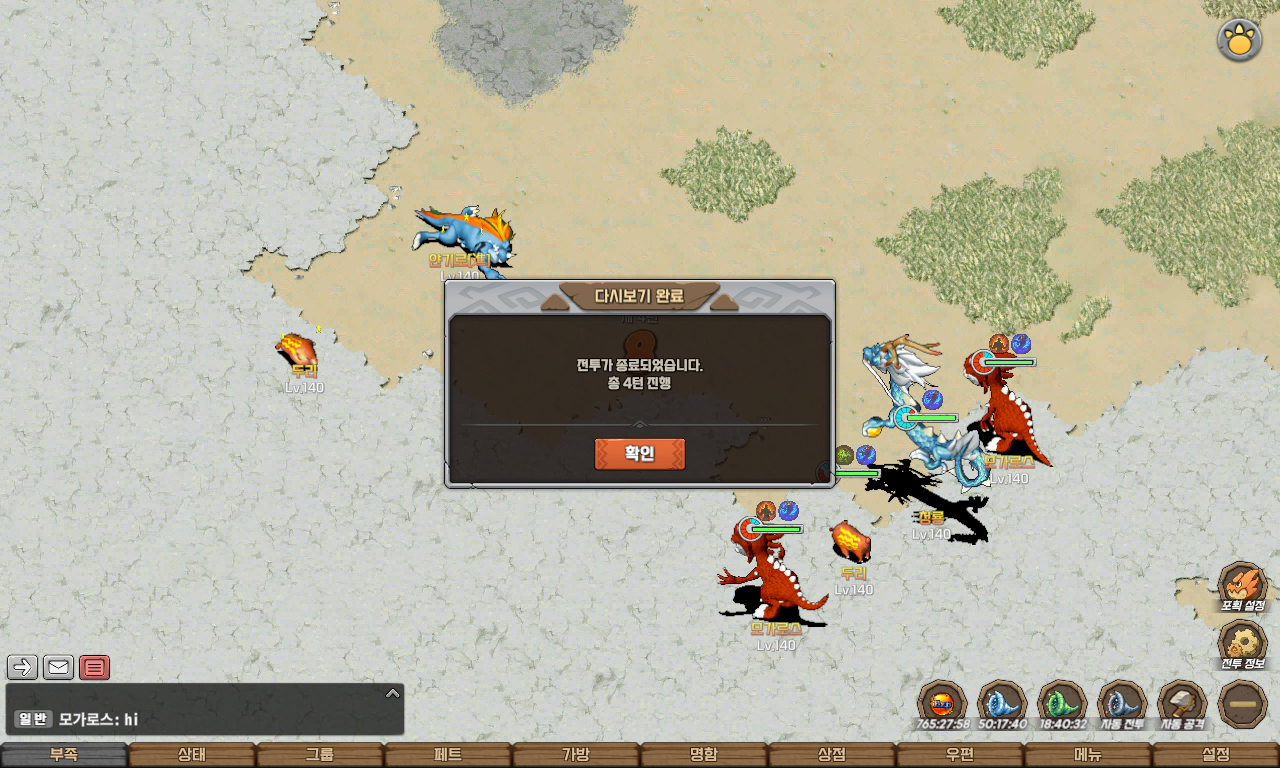Open 포획 설정 capture settings
The width and height of the screenshot is (1280, 768).
[x=1243, y=587]
